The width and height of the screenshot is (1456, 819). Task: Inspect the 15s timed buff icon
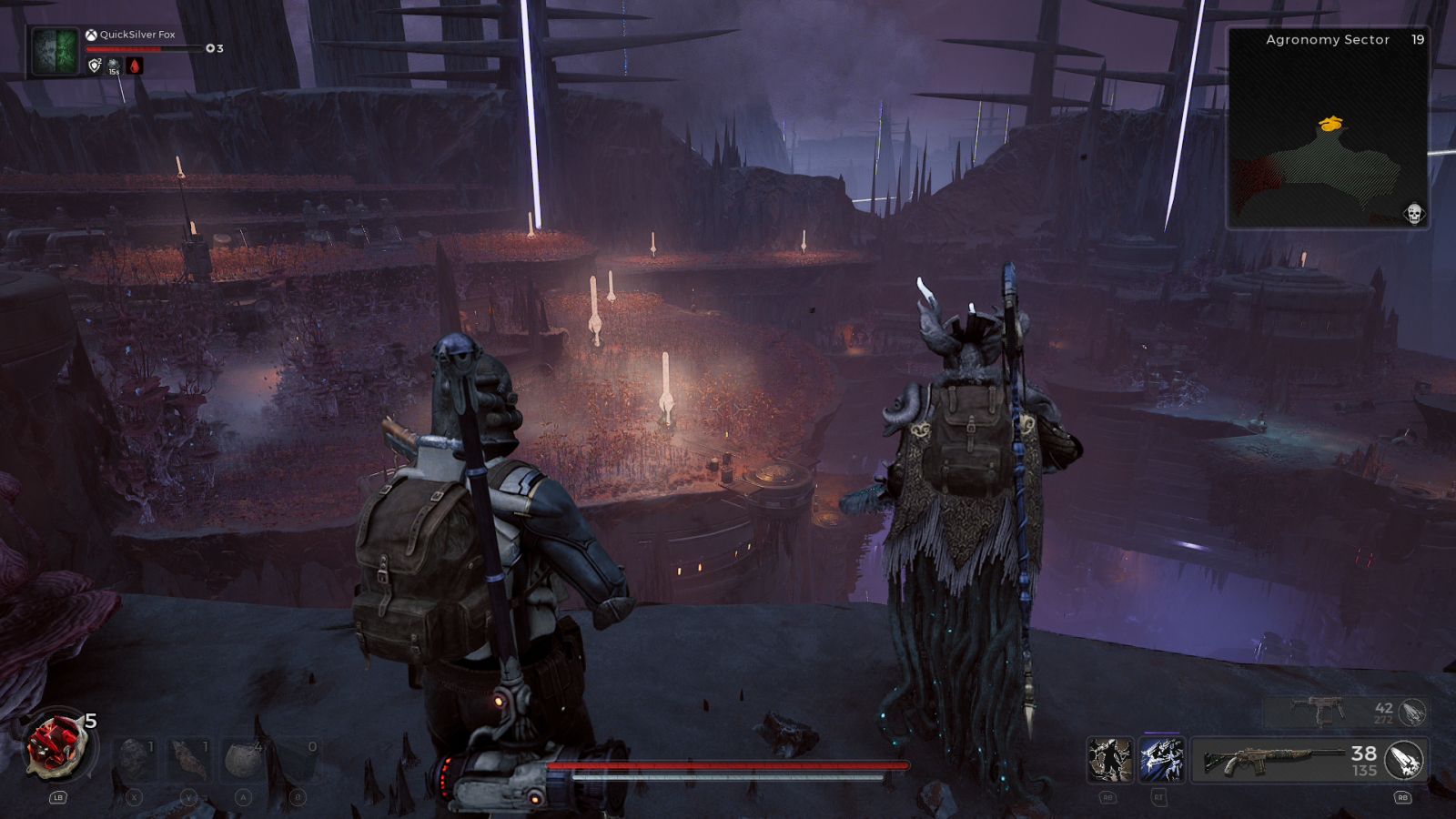114,66
